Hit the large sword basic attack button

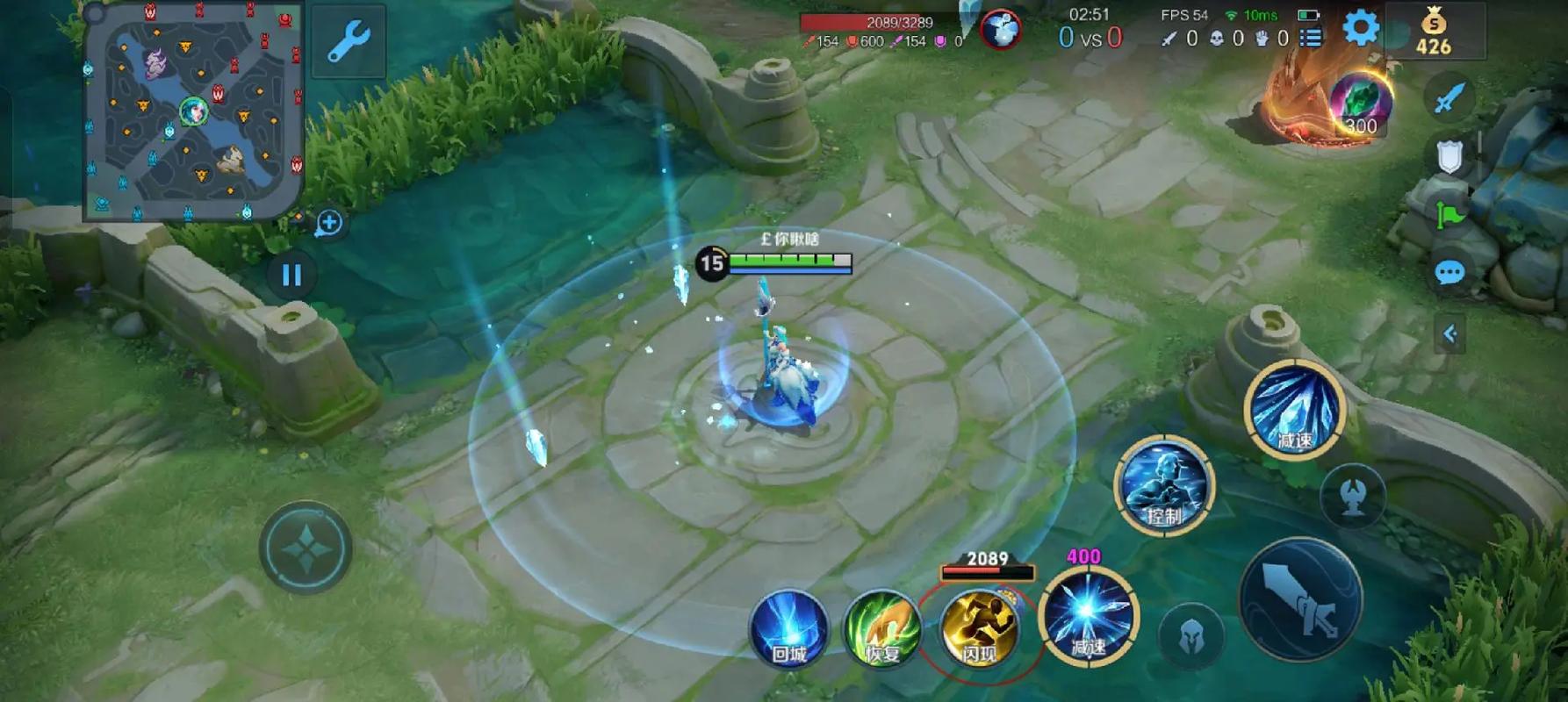coord(1300,599)
